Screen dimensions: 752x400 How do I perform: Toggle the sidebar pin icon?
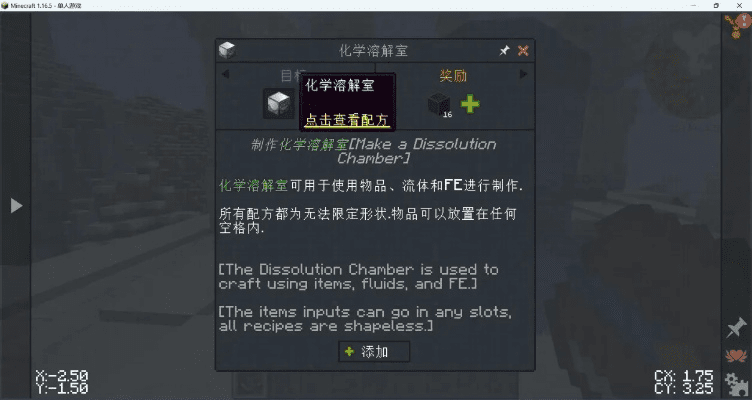point(737,328)
